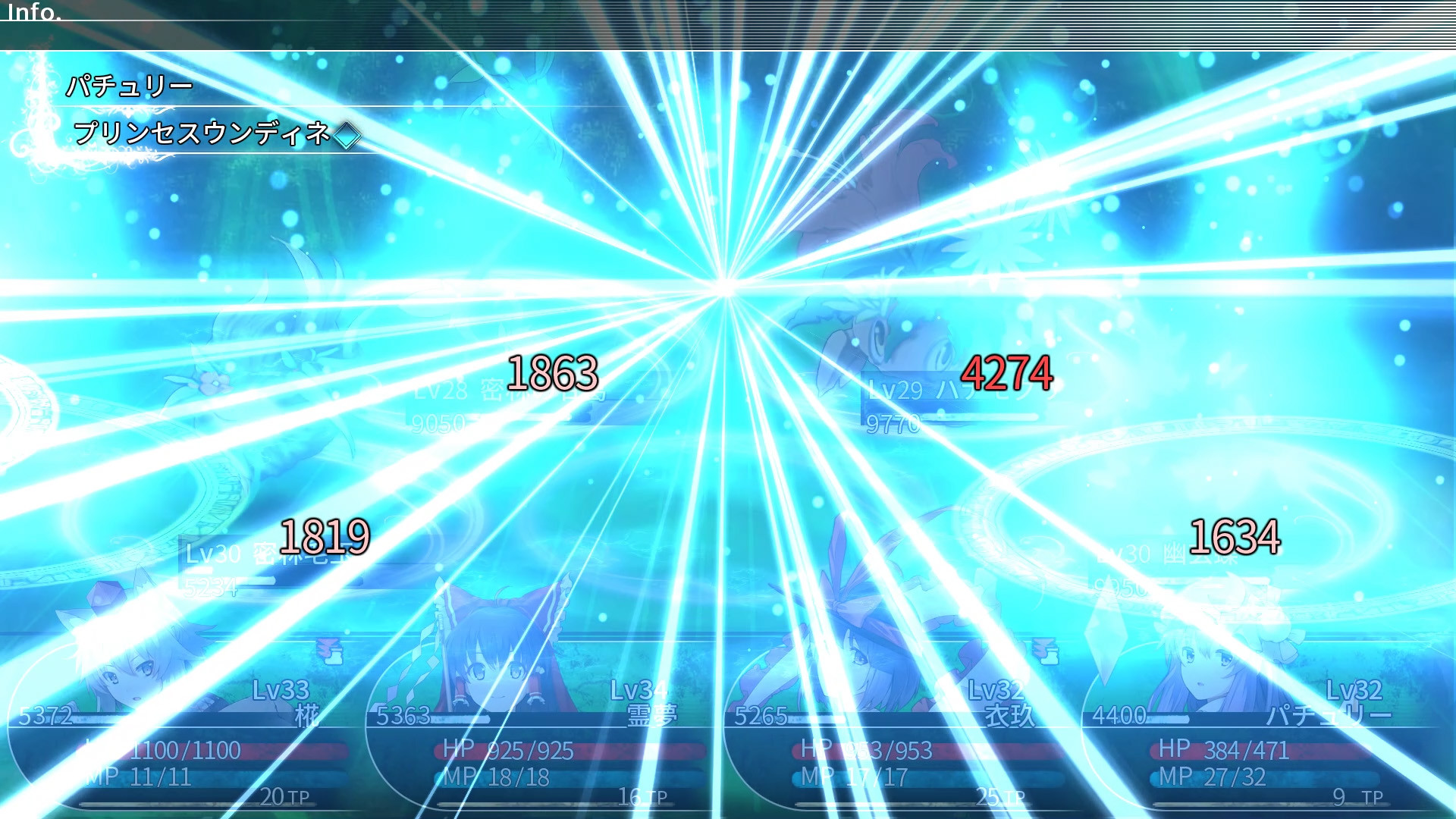Click the Info. menu label

[34, 12]
